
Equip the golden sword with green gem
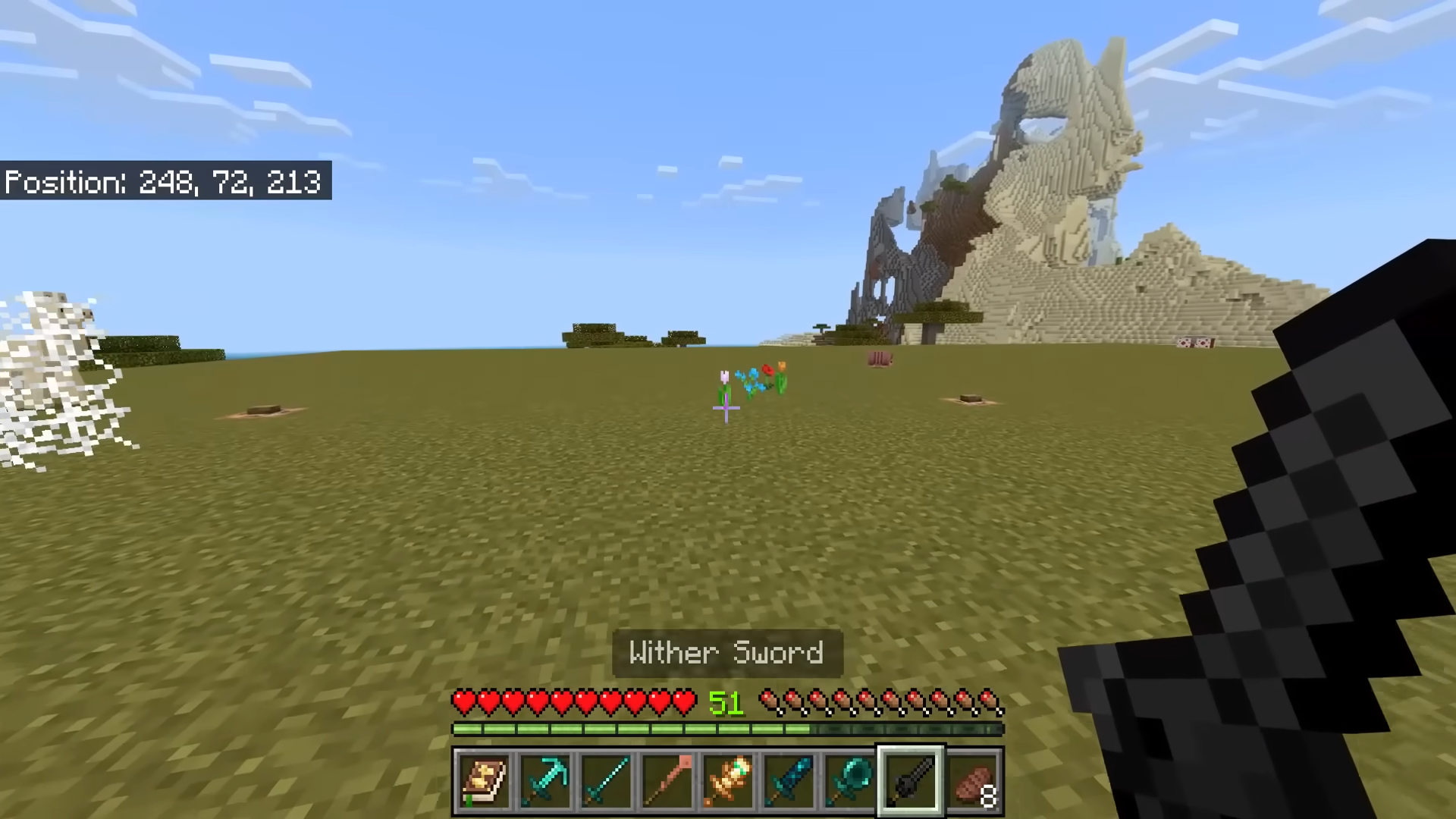coord(728,781)
